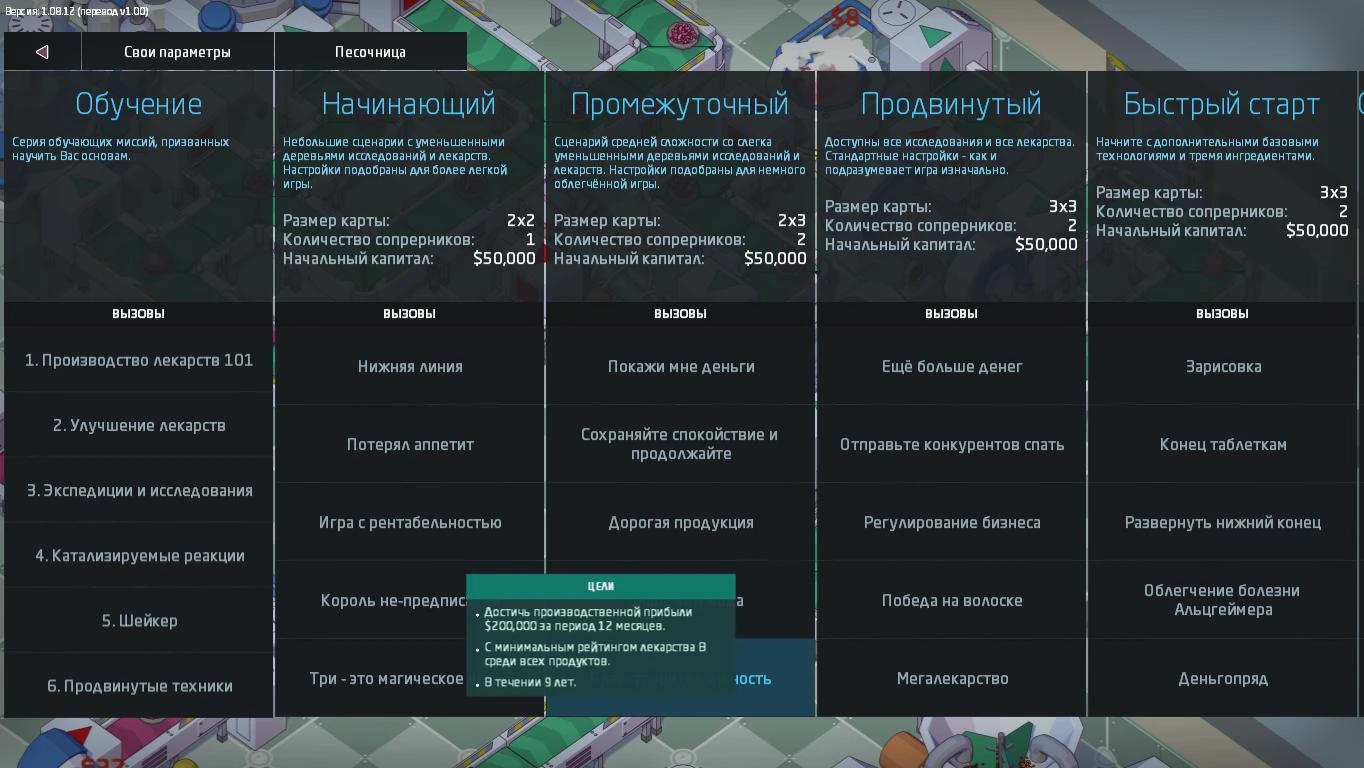The height and width of the screenshot is (768, 1364).
Task: Open the Зарисовка quick start challenge
Action: point(1222,366)
